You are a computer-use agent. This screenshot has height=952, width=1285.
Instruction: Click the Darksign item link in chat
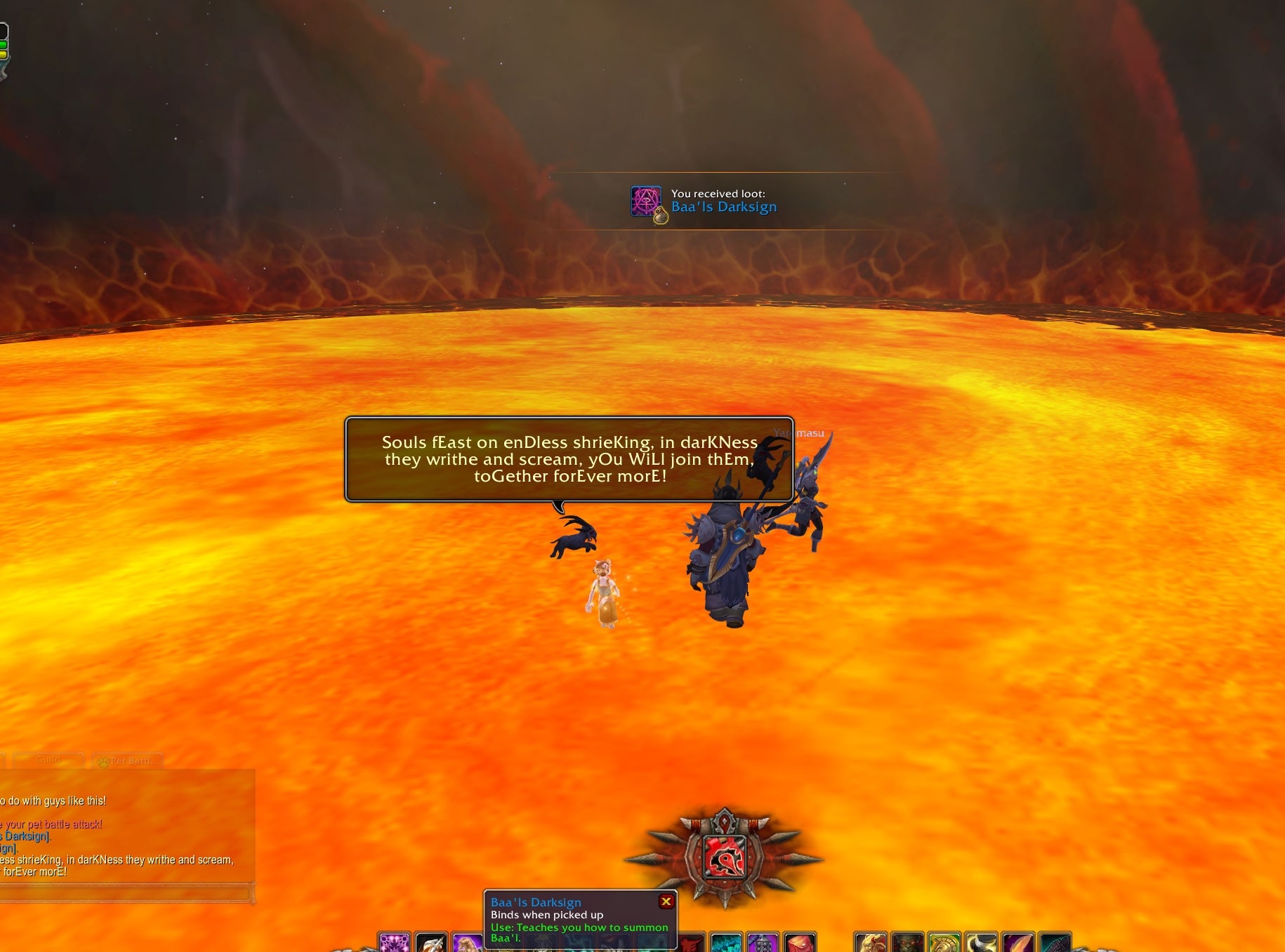pos(27,836)
